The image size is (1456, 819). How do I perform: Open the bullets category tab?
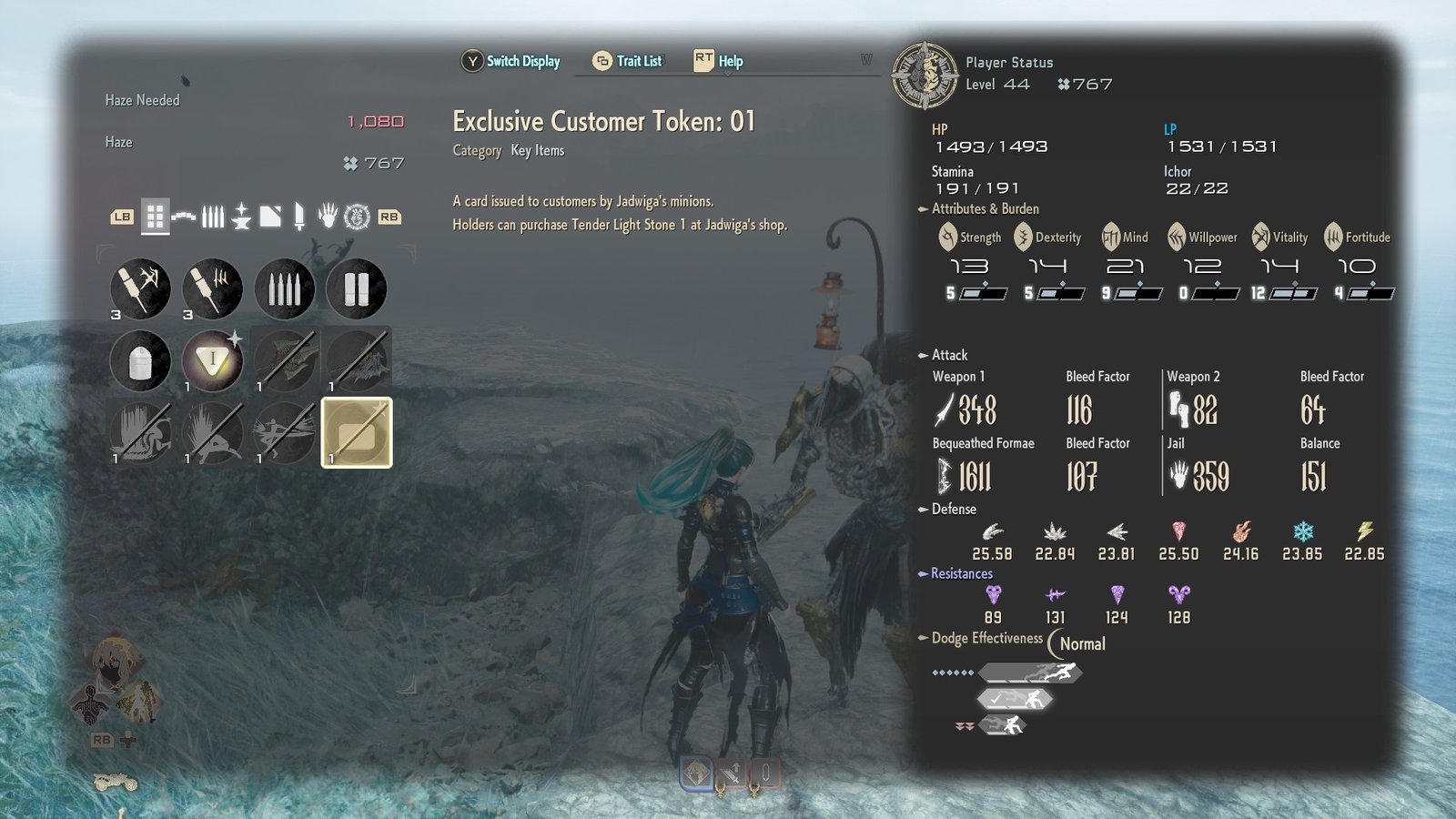pyautogui.click(x=212, y=217)
